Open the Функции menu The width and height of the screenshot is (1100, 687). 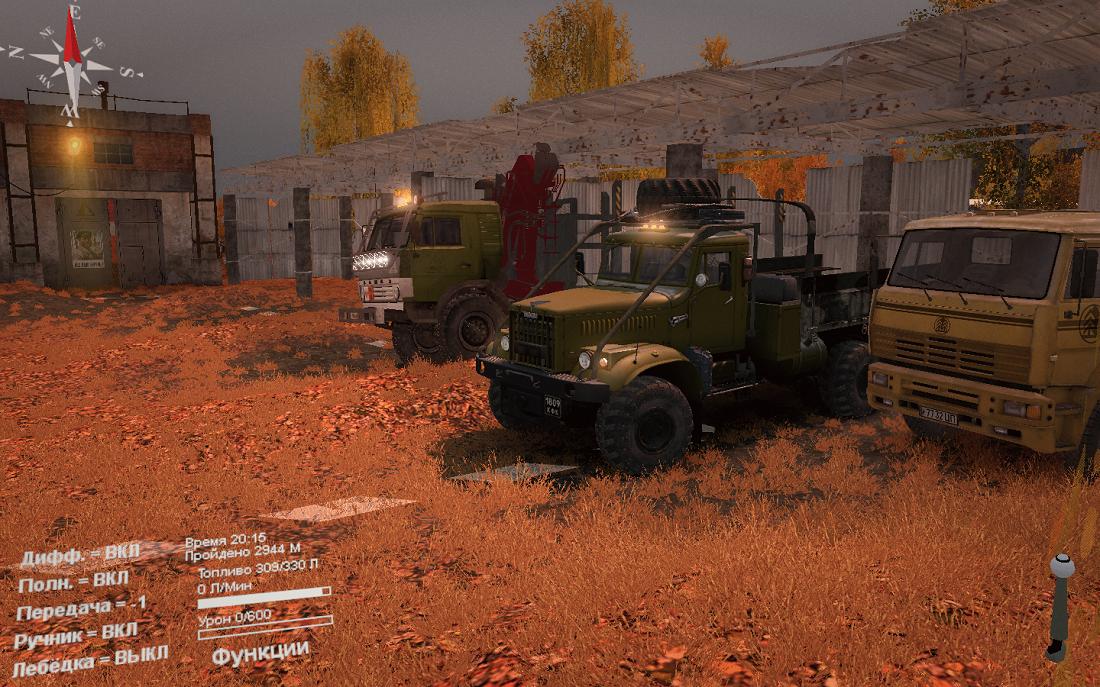260,650
